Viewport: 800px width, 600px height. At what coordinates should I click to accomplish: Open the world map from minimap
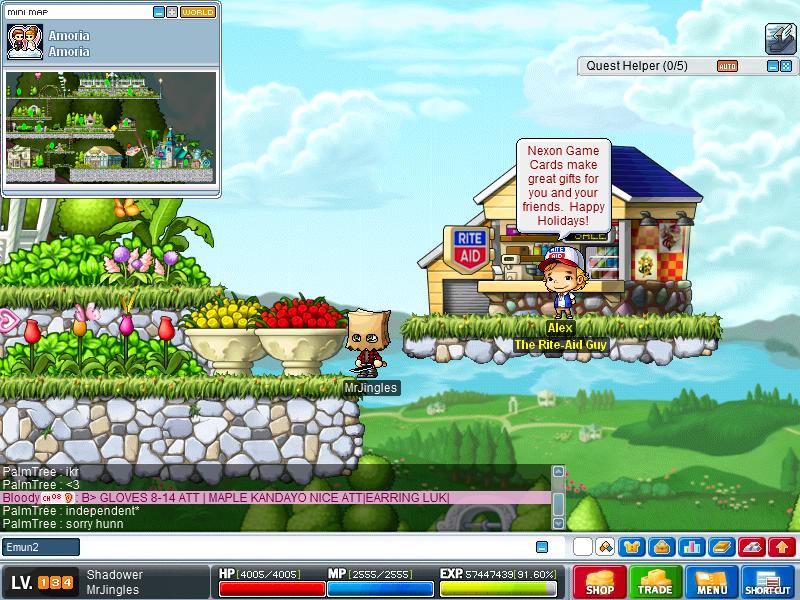coord(197,12)
